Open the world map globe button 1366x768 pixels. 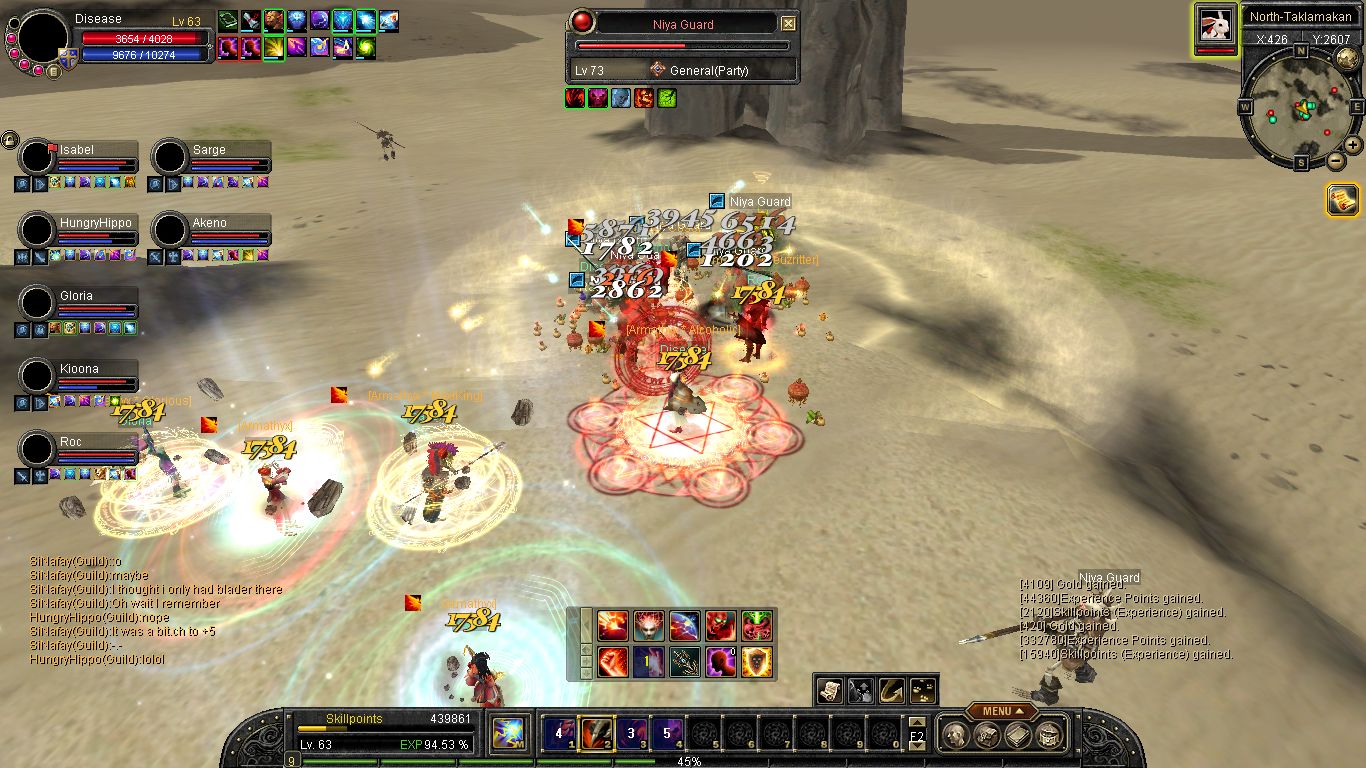(1348, 59)
